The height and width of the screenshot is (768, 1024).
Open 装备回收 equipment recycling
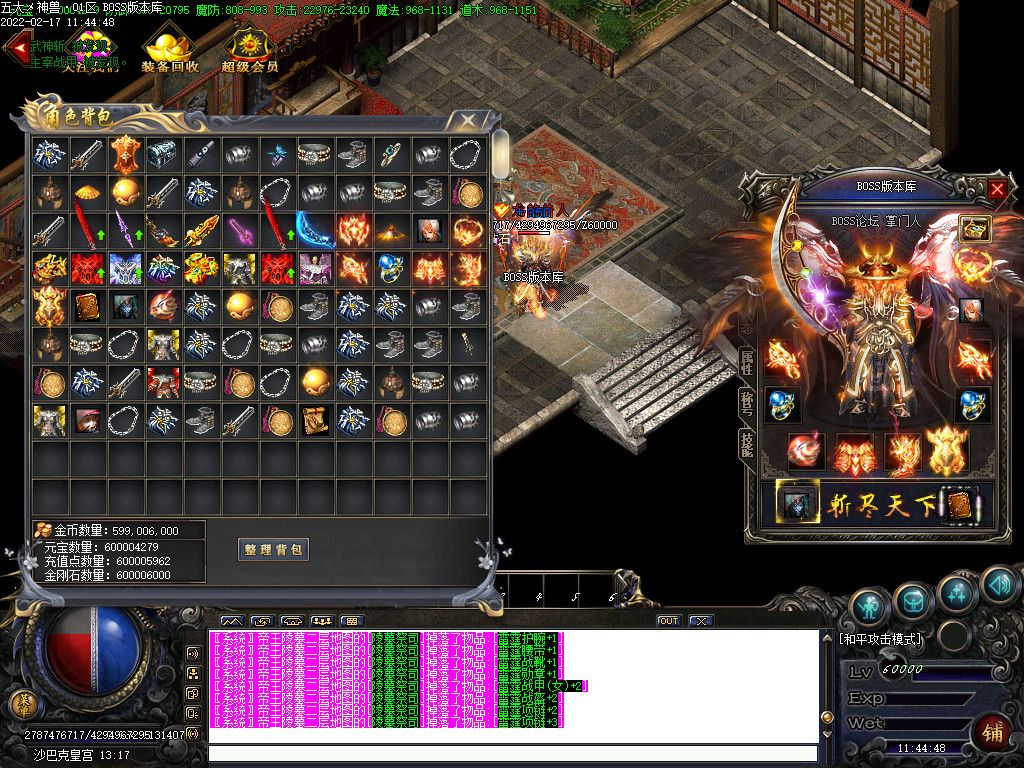(169, 51)
